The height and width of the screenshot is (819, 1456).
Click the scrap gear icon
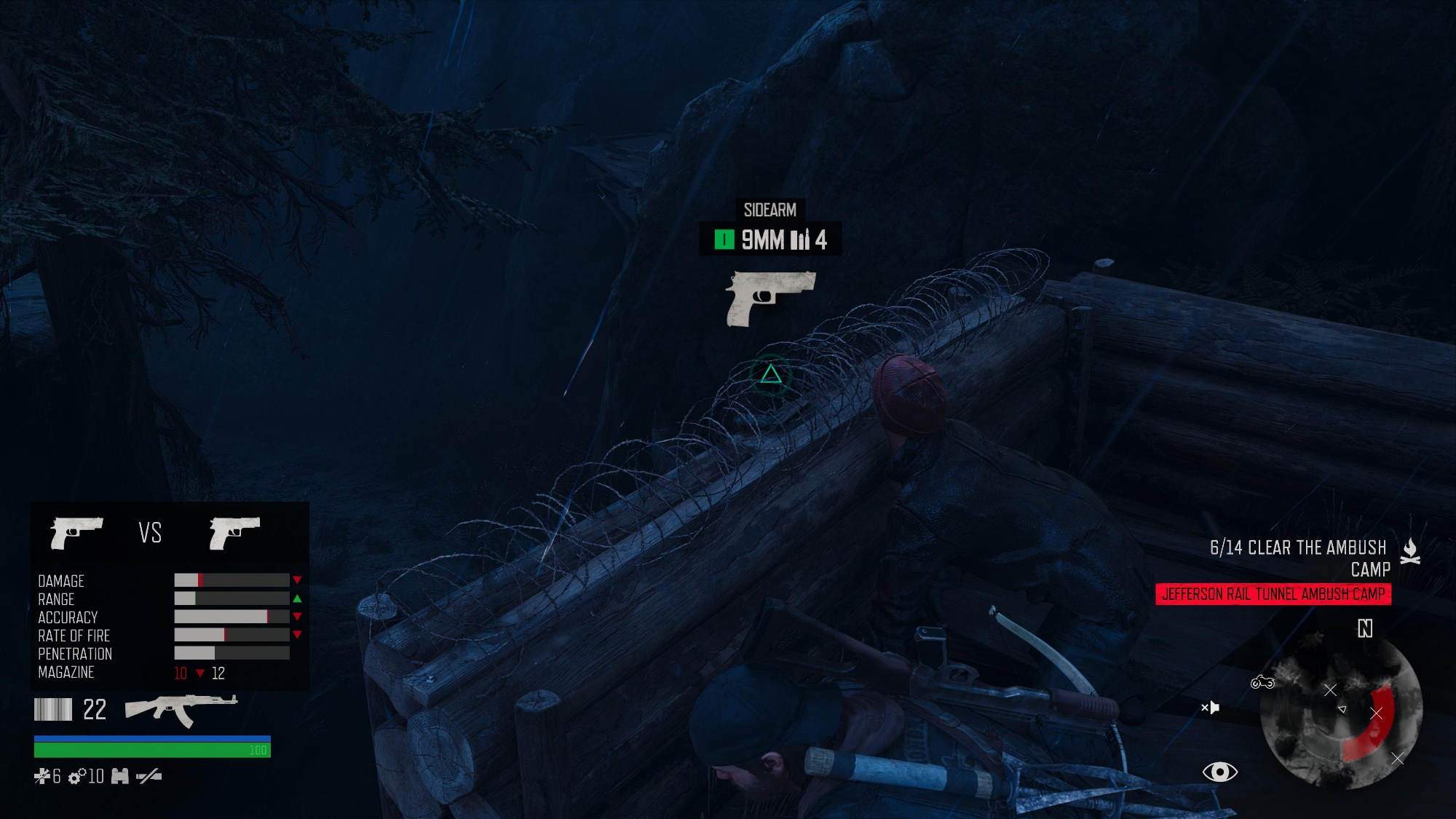pyautogui.click(x=76, y=777)
